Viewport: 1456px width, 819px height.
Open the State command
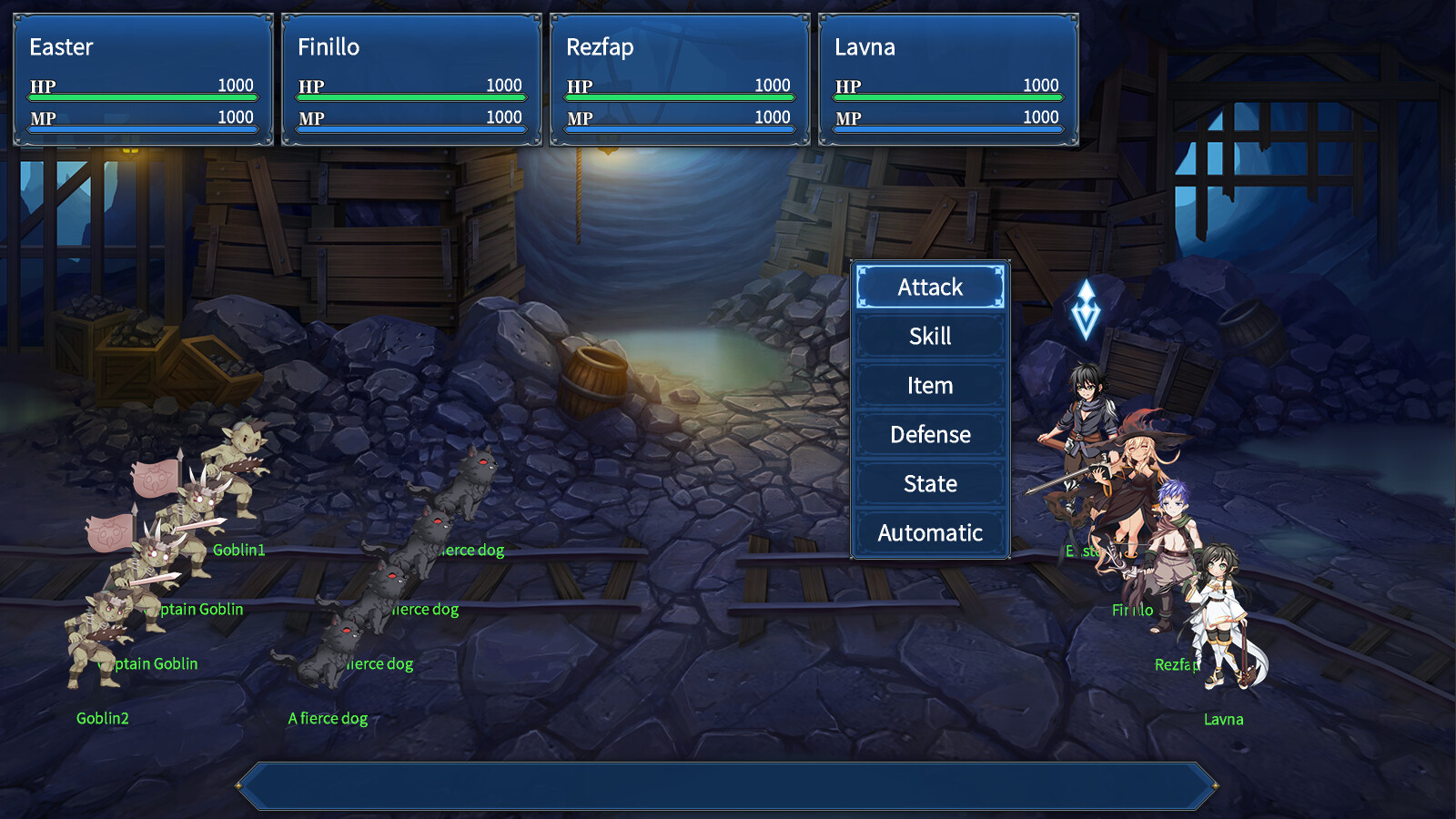(x=929, y=483)
